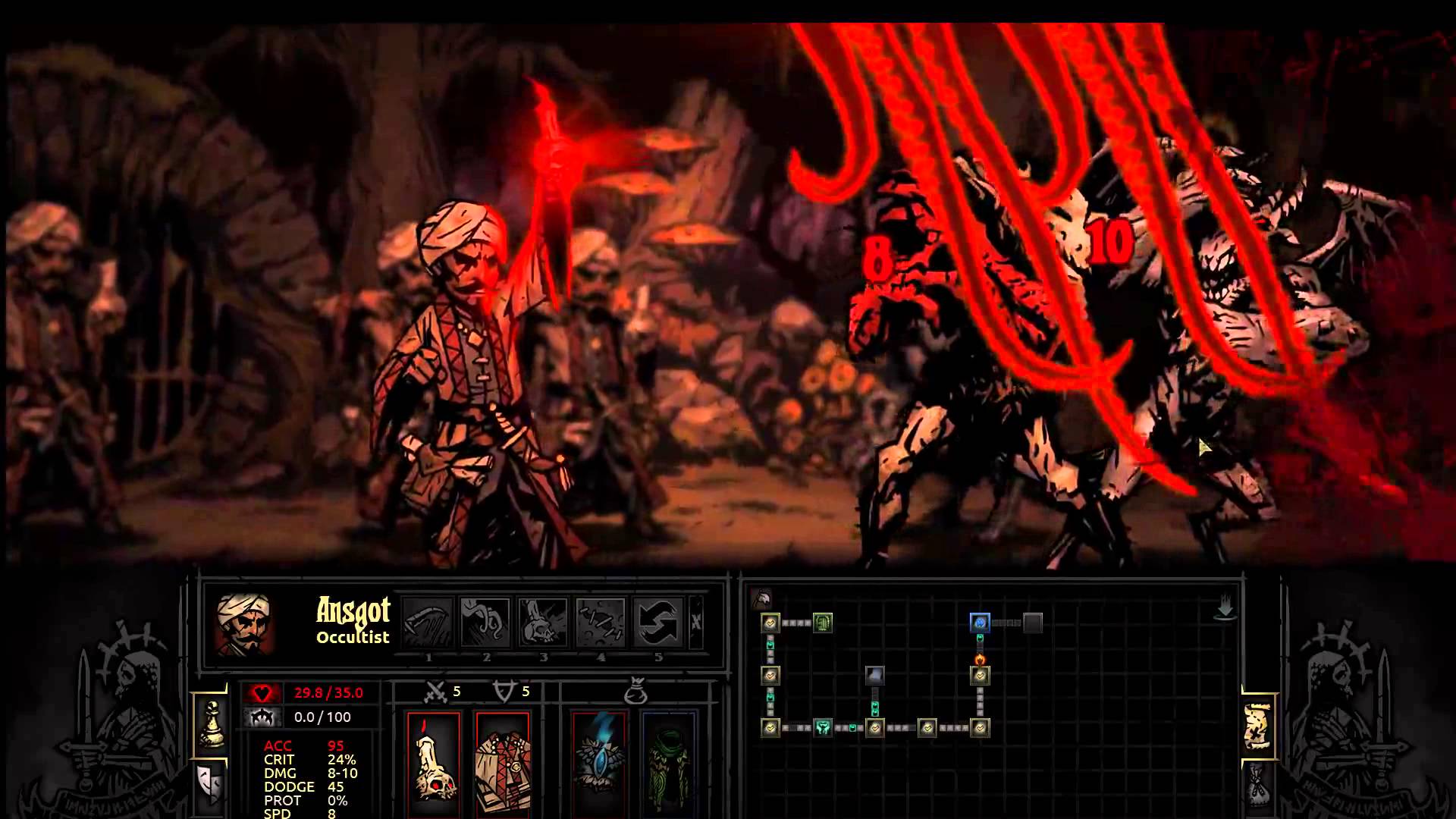The width and height of the screenshot is (1456, 819).
Task: Select the blue highlighted room on map
Action: [x=980, y=623]
